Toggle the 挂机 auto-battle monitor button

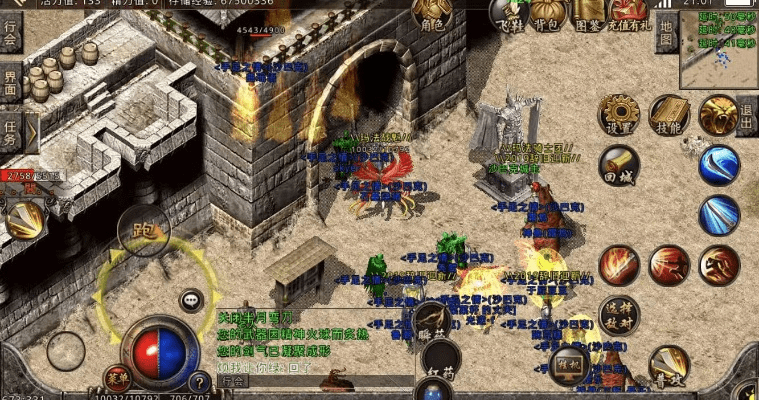pos(570,362)
